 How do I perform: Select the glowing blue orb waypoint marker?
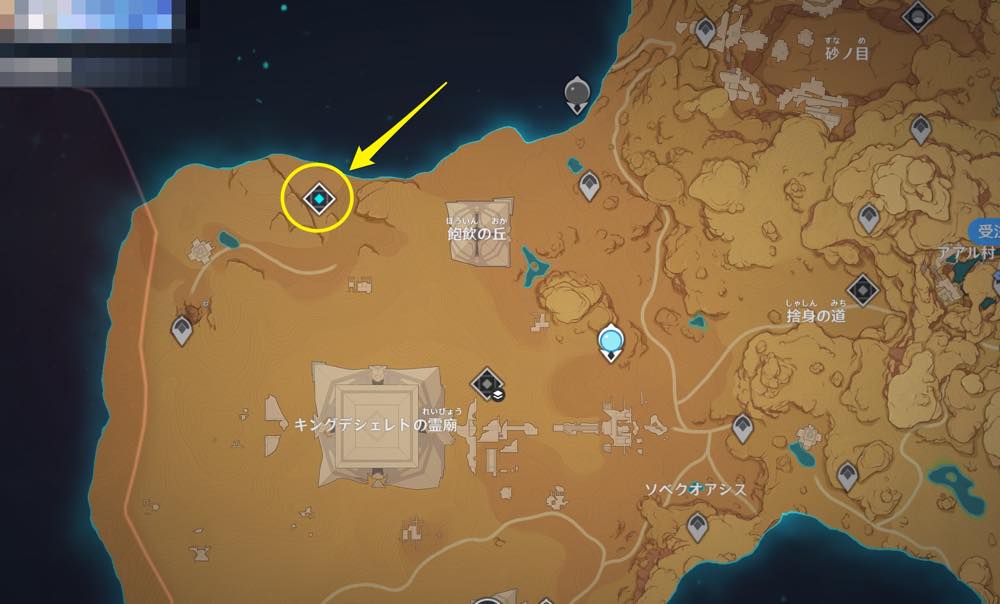(611, 343)
